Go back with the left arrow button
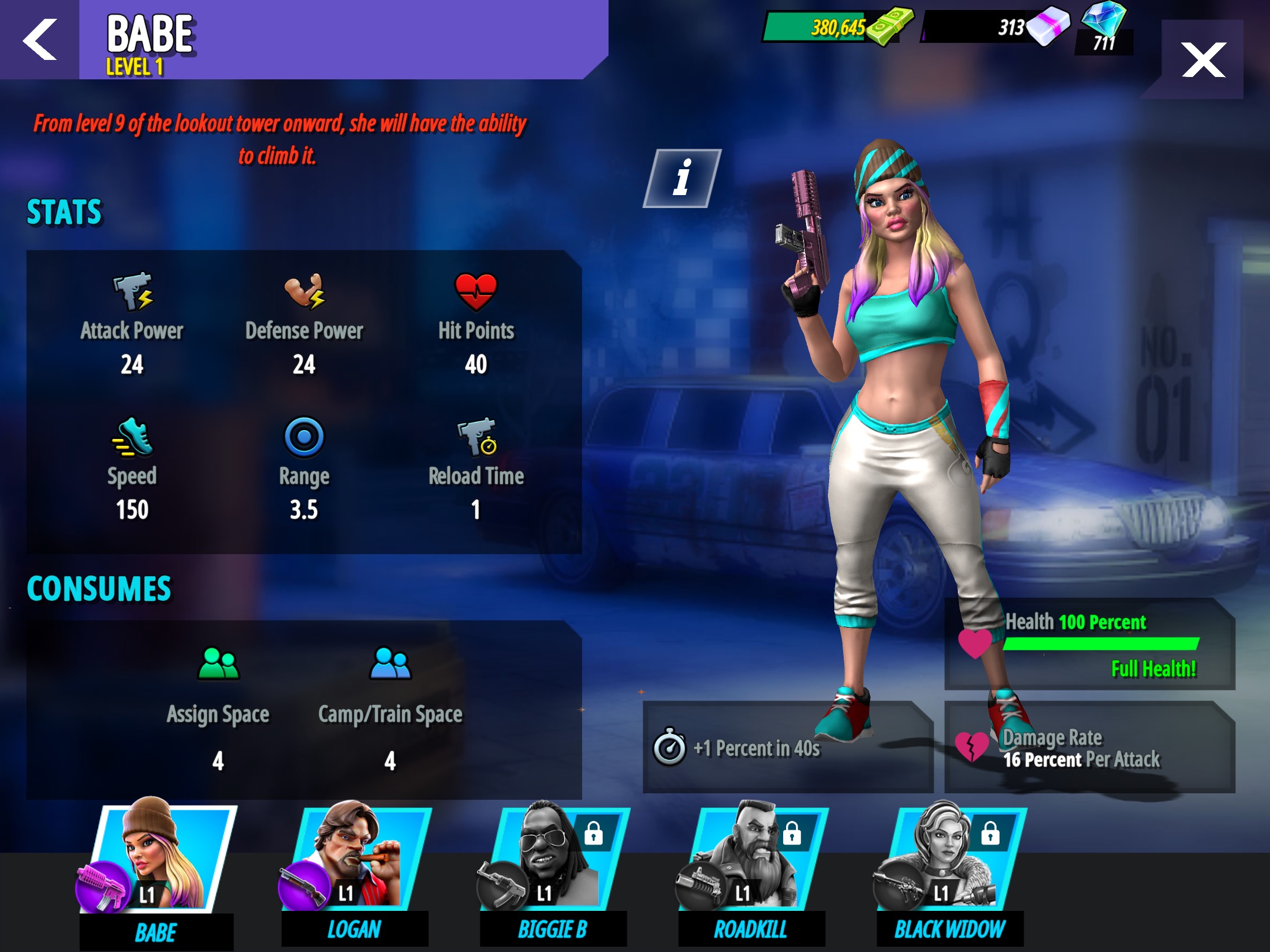The height and width of the screenshot is (952, 1270). pos(39,39)
